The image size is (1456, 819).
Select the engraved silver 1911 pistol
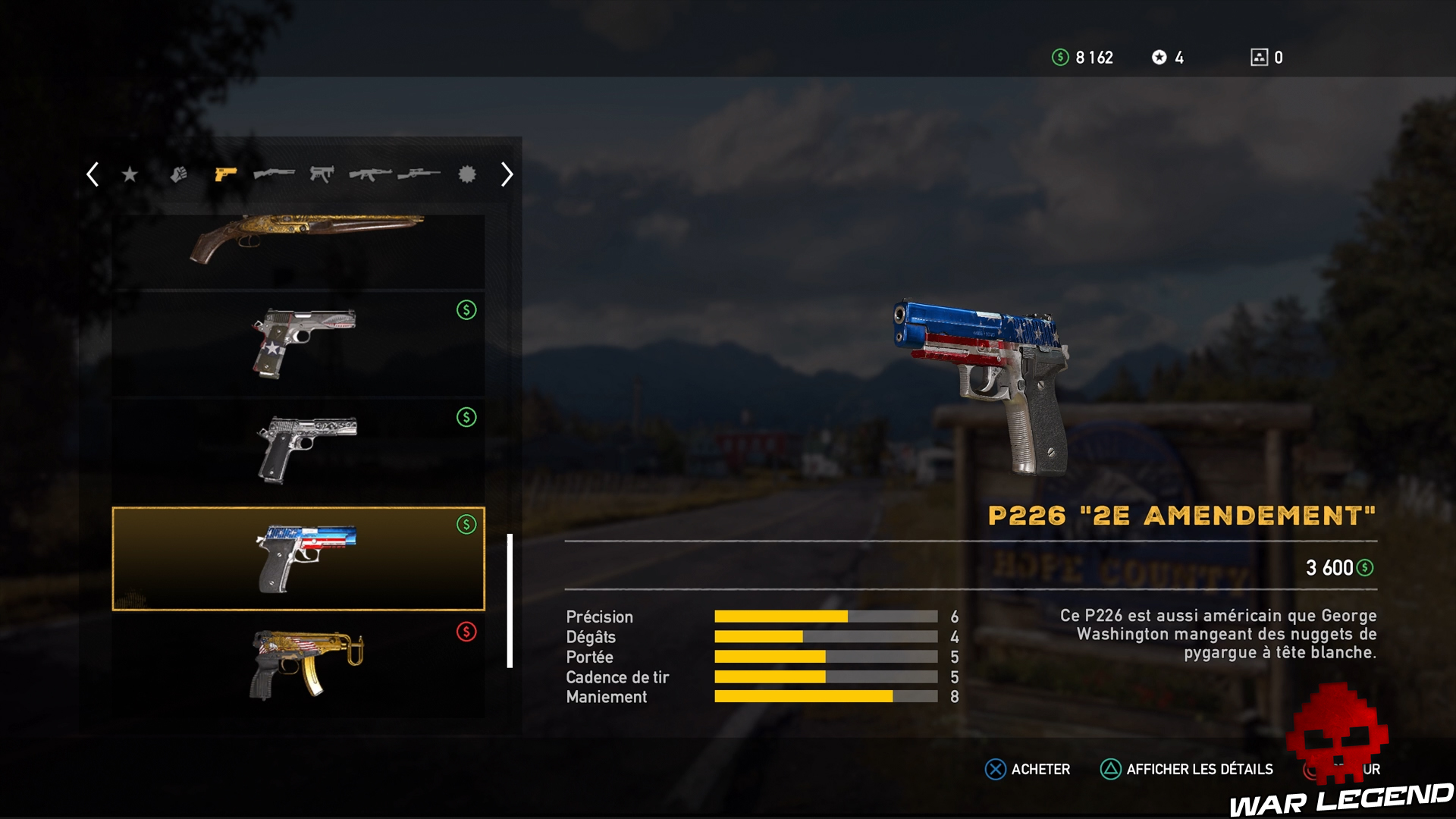coord(298,450)
